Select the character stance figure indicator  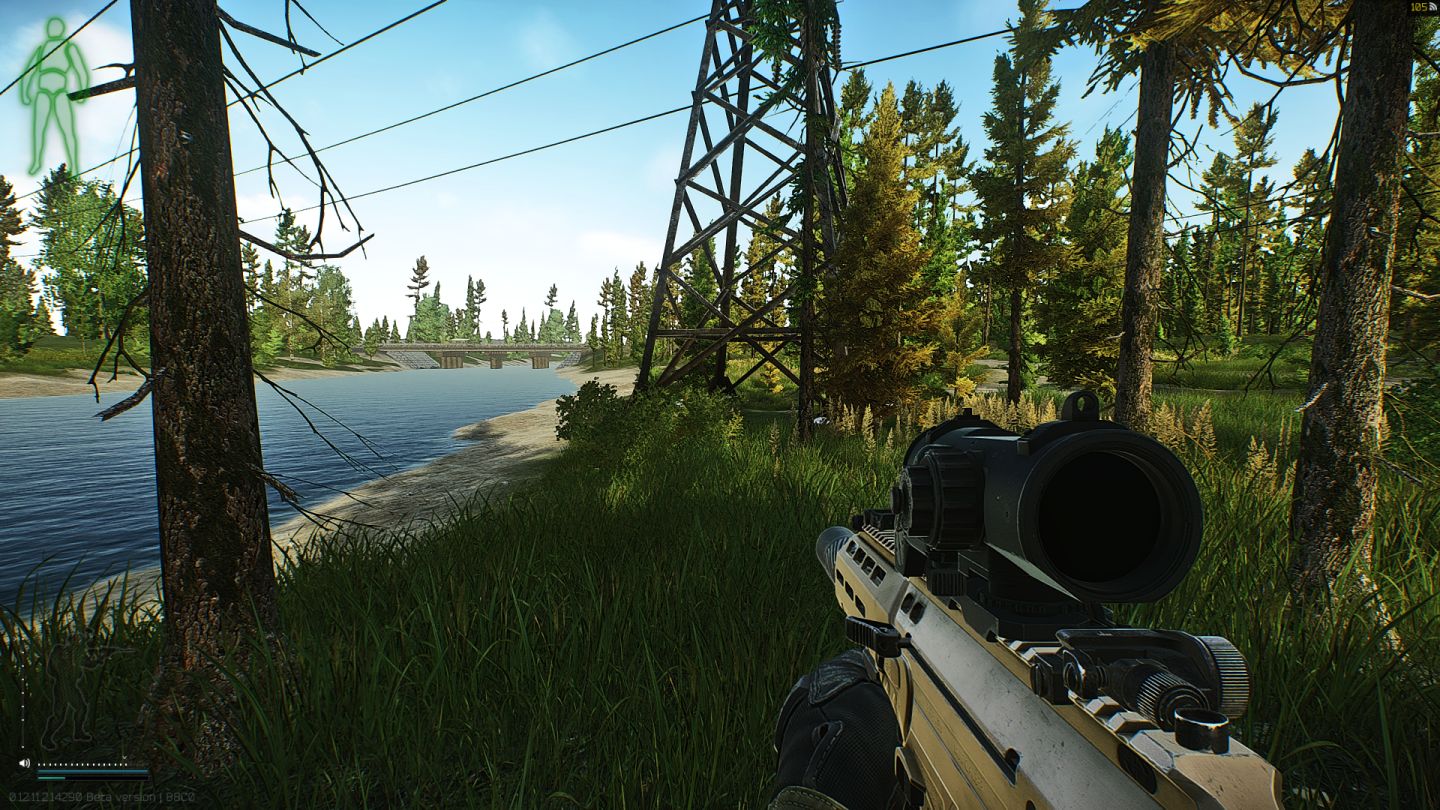[x=72, y=698]
